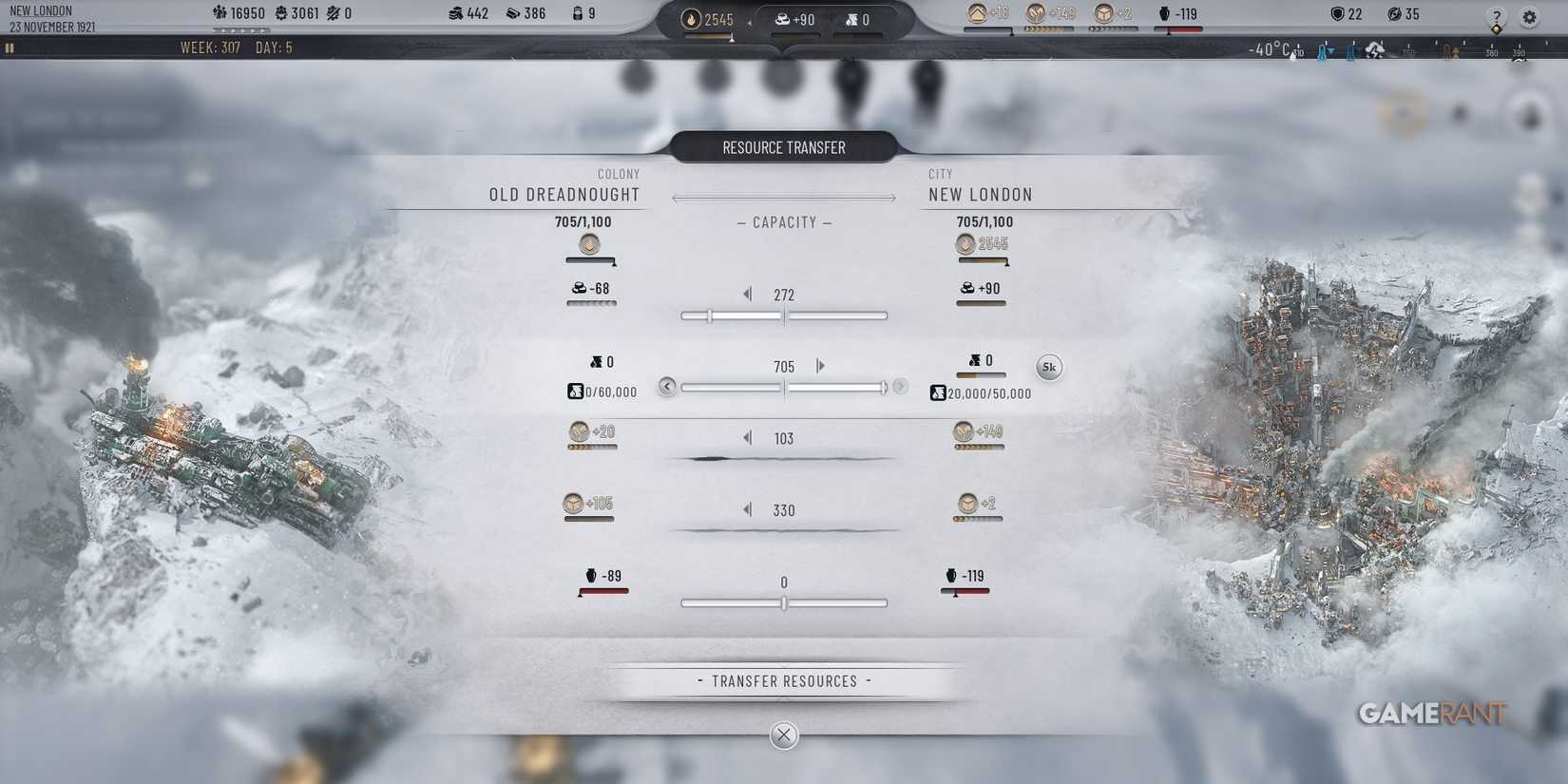Click the fuel icon showing -119 deficit

(1161, 13)
